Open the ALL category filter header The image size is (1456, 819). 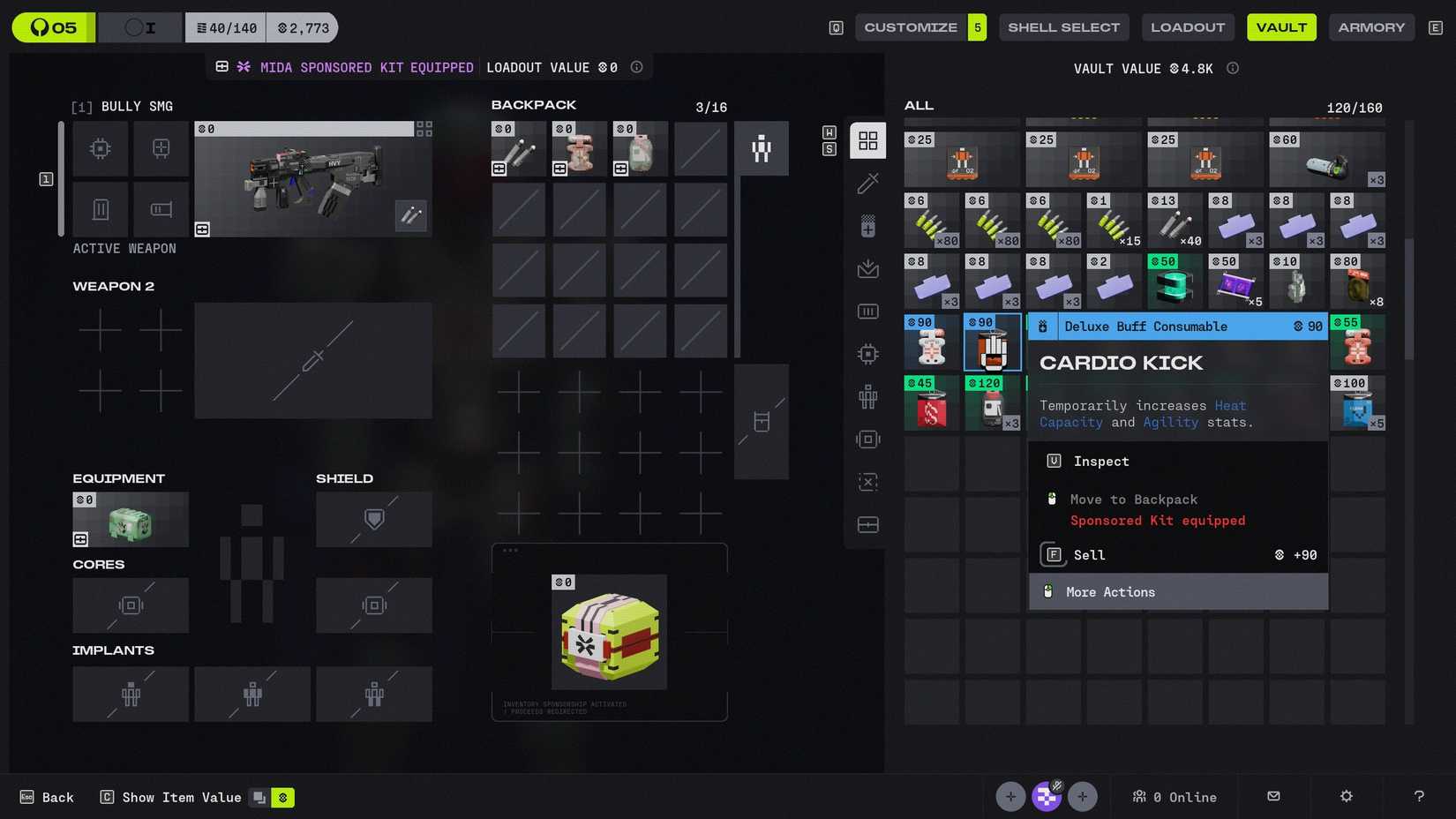(919, 104)
